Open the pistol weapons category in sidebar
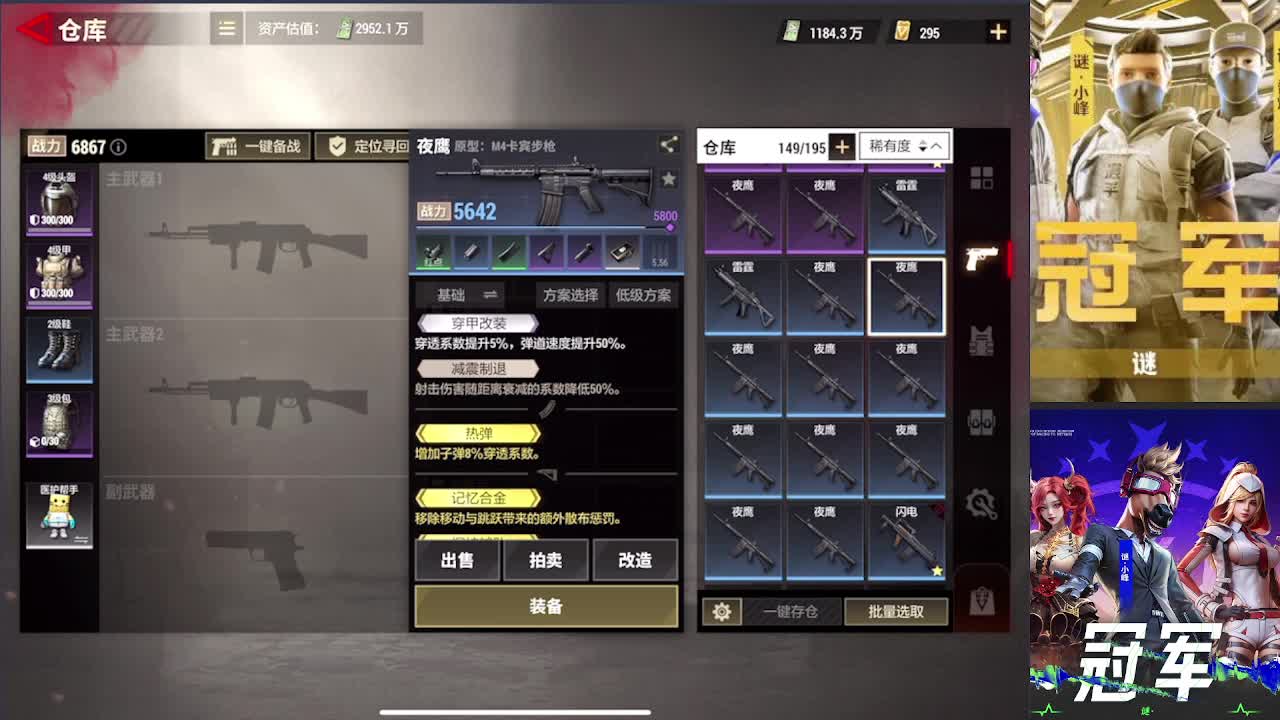Screen dimensions: 1280x720 (x=982, y=257)
